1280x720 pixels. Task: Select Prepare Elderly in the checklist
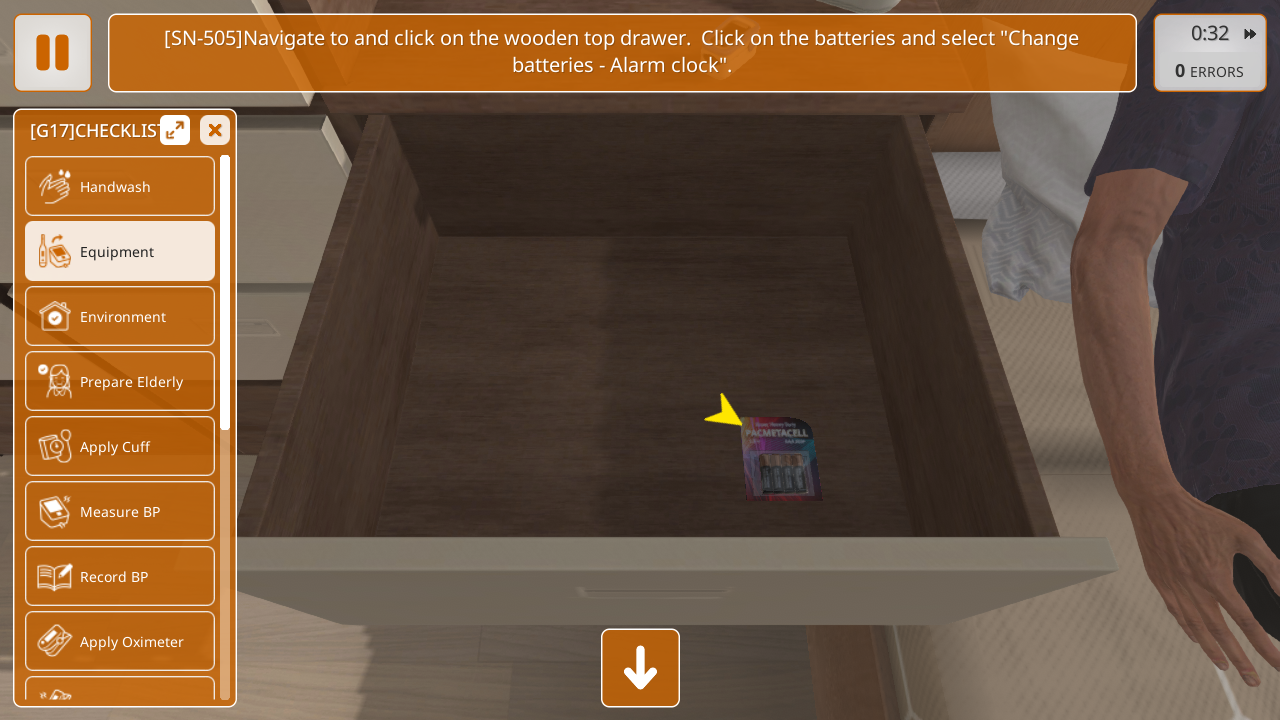pyautogui.click(x=120, y=382)
